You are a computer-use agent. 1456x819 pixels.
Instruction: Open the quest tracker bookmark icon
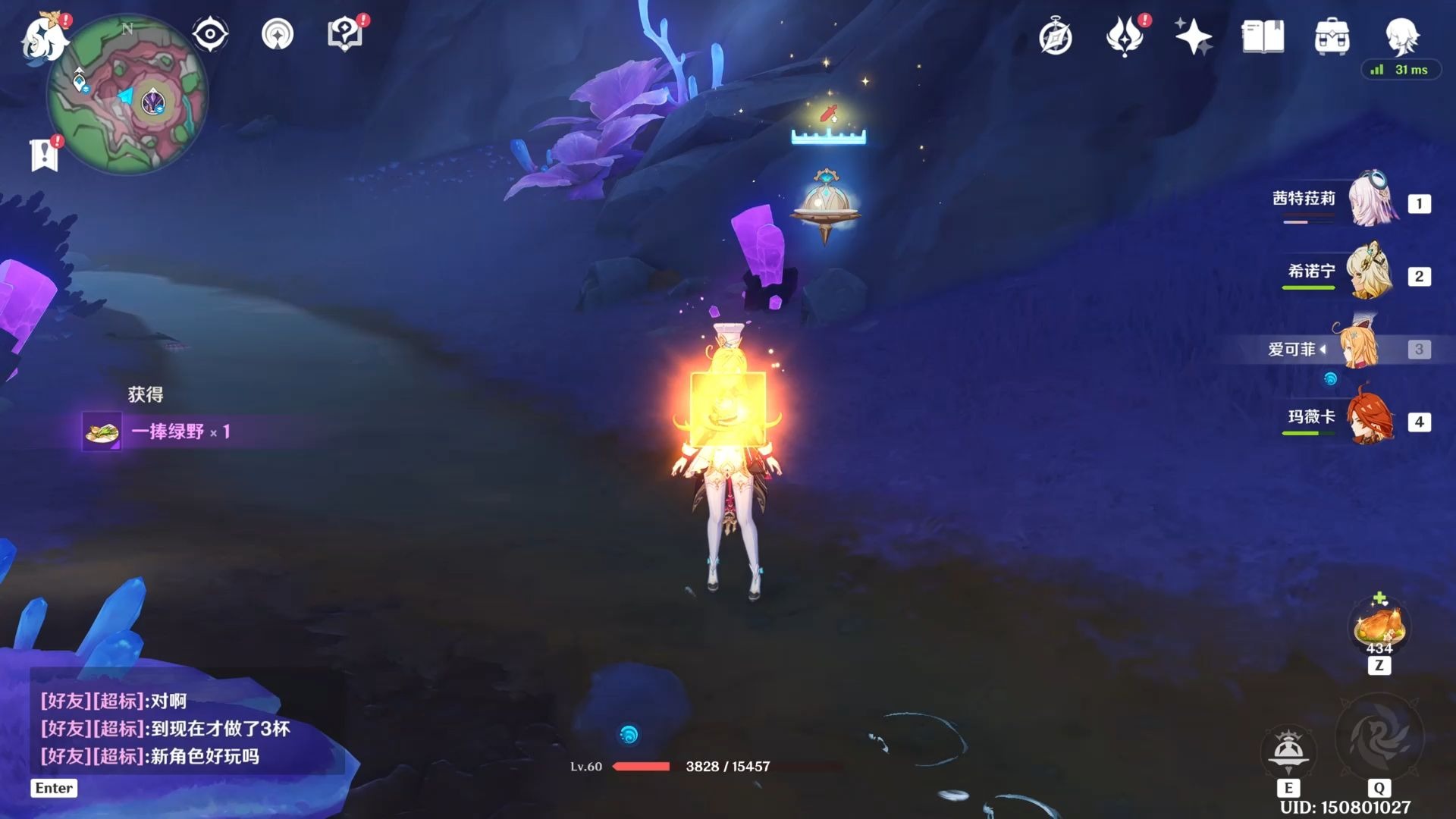pos(44,155)
